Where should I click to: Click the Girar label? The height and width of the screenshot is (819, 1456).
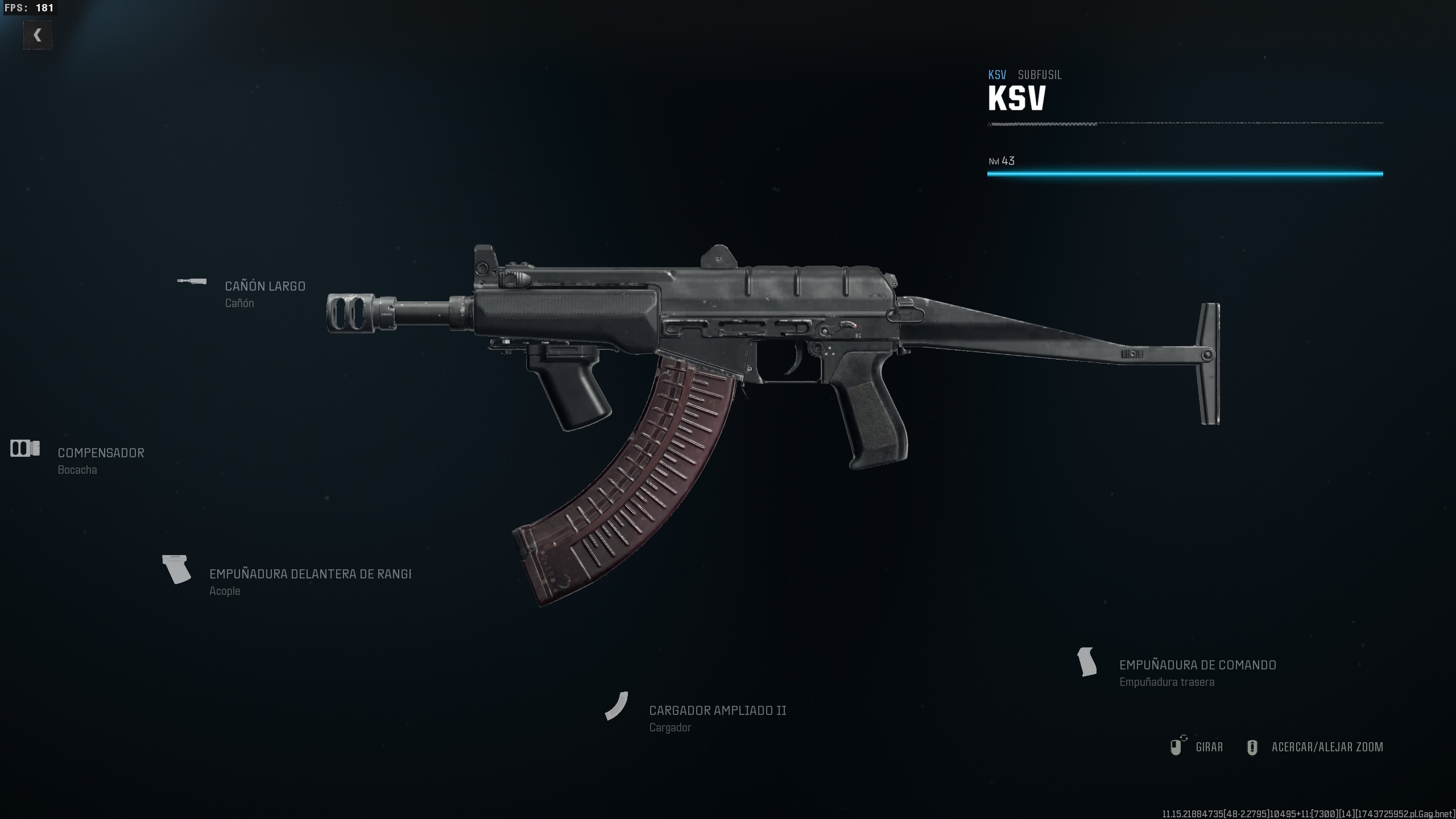(x=1208, y=747)
